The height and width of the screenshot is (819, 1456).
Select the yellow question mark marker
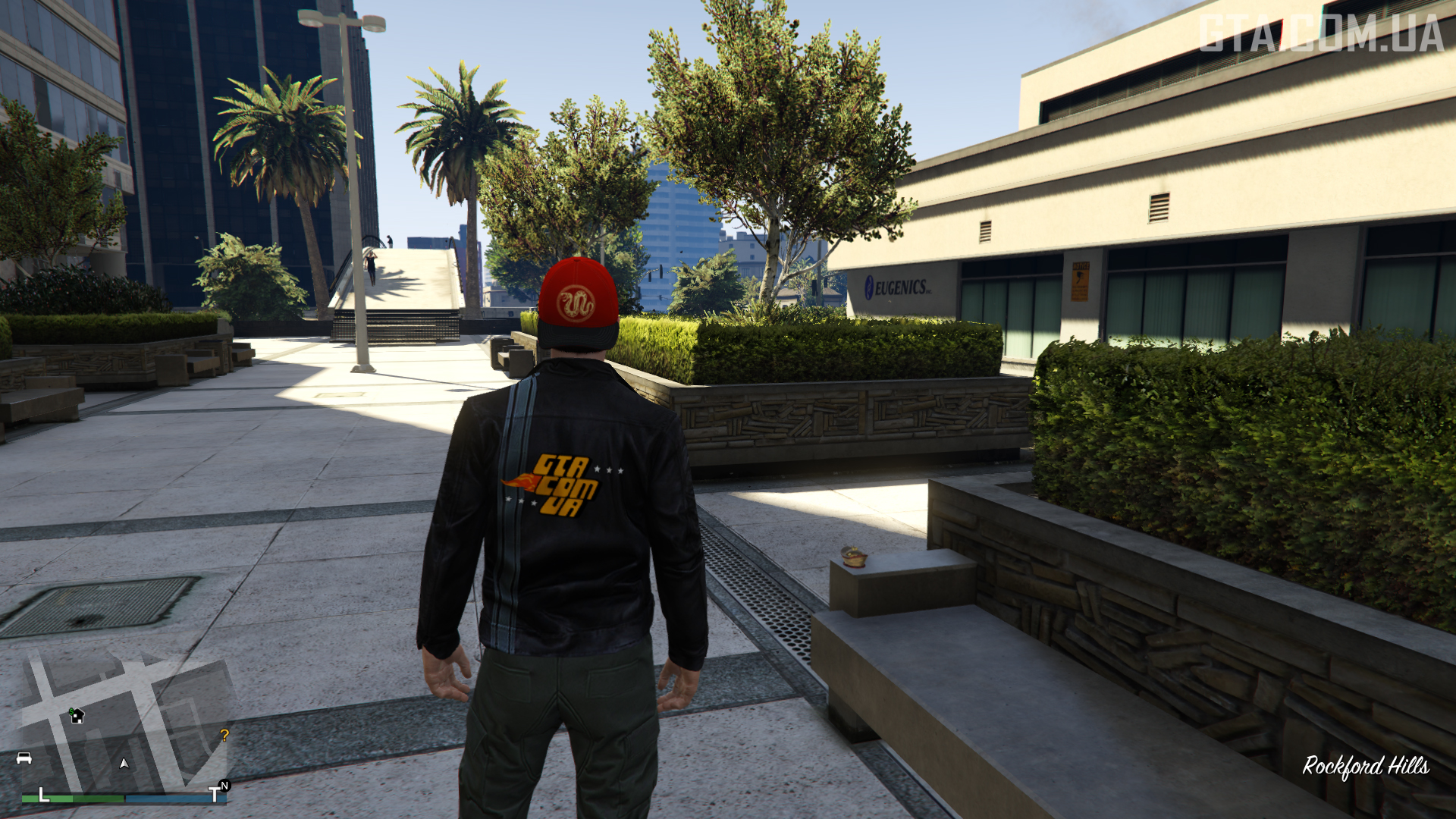tap(224, 735)
